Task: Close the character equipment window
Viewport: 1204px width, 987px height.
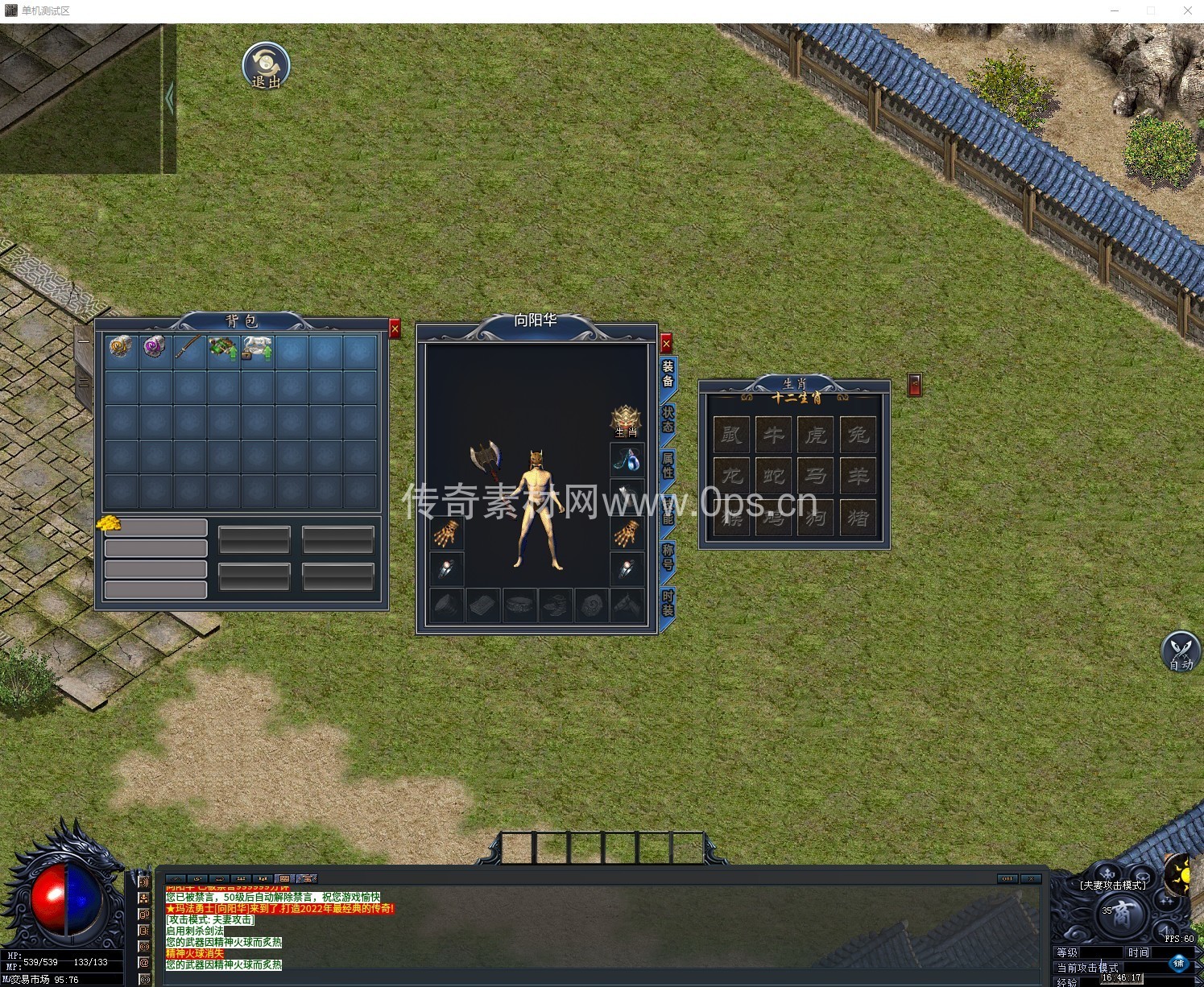Action: coord(666,344)
